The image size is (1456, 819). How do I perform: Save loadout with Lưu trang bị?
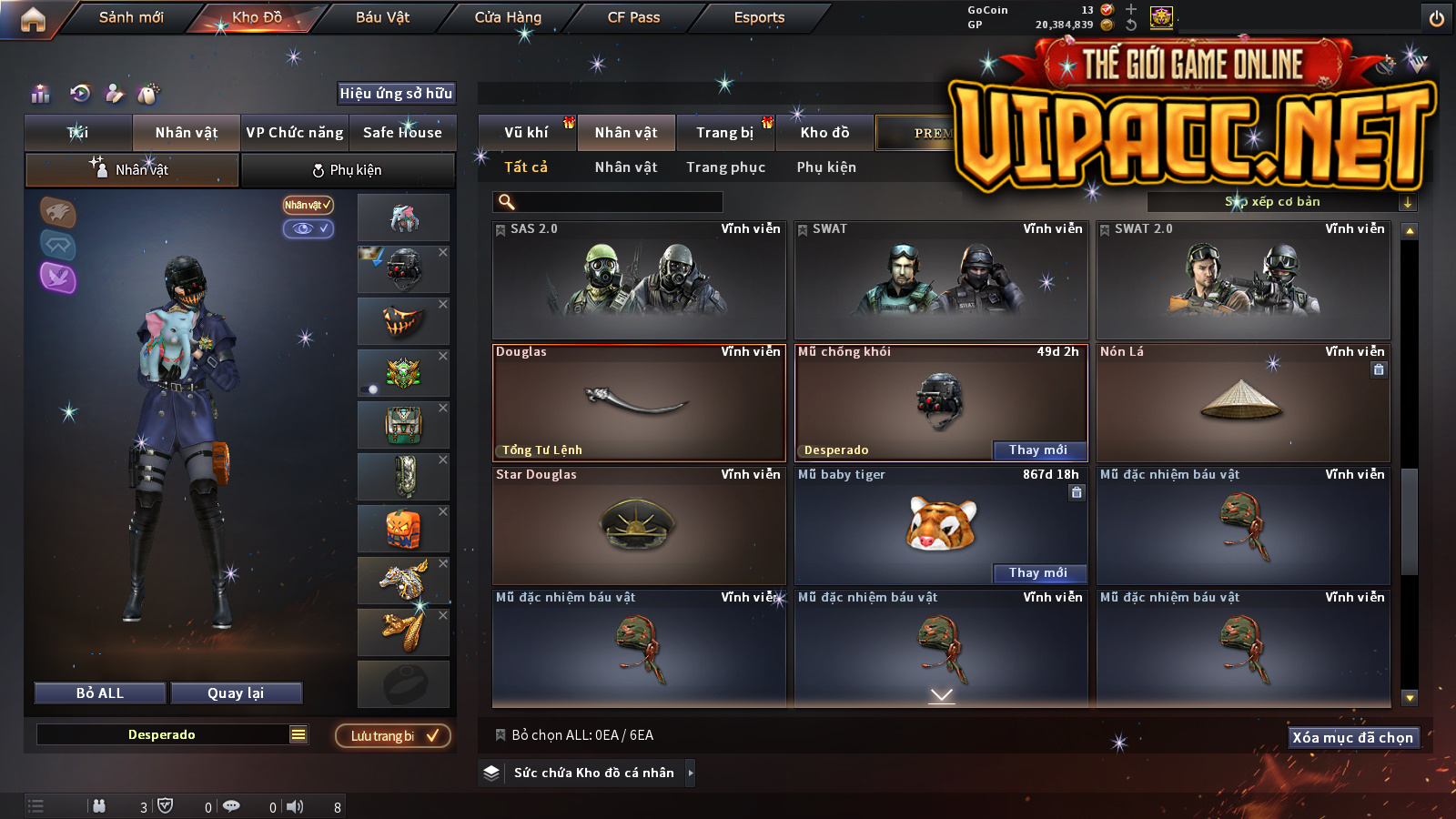click(393, 736)
